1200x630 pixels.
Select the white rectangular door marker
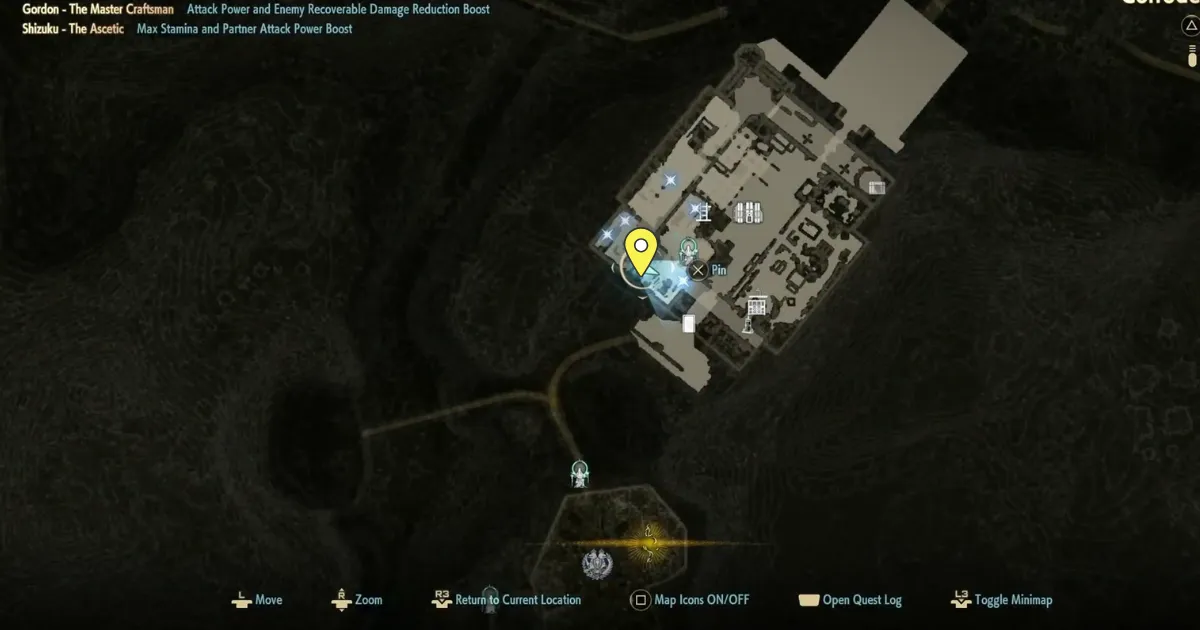click(688, 323)
